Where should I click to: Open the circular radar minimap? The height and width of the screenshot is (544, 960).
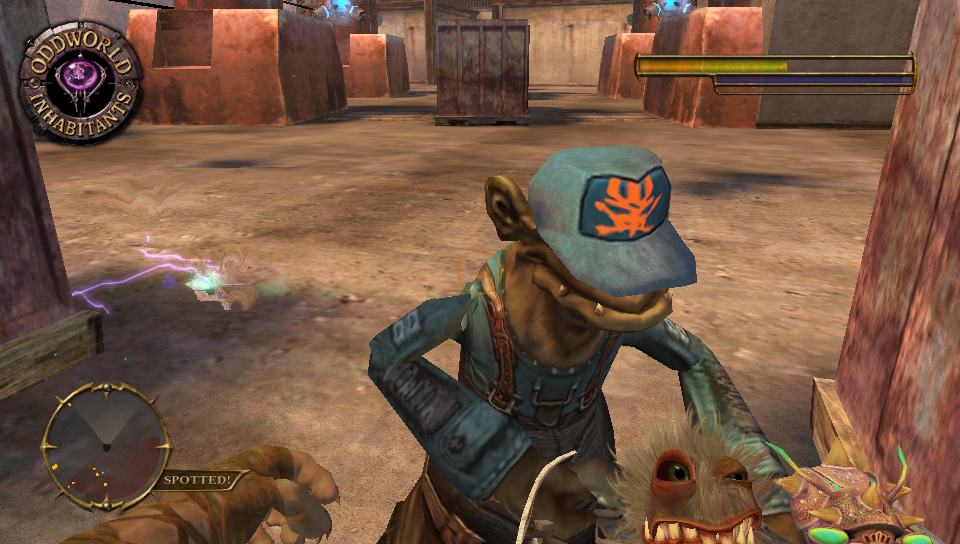pyautogui.click(x=105, y=446)
